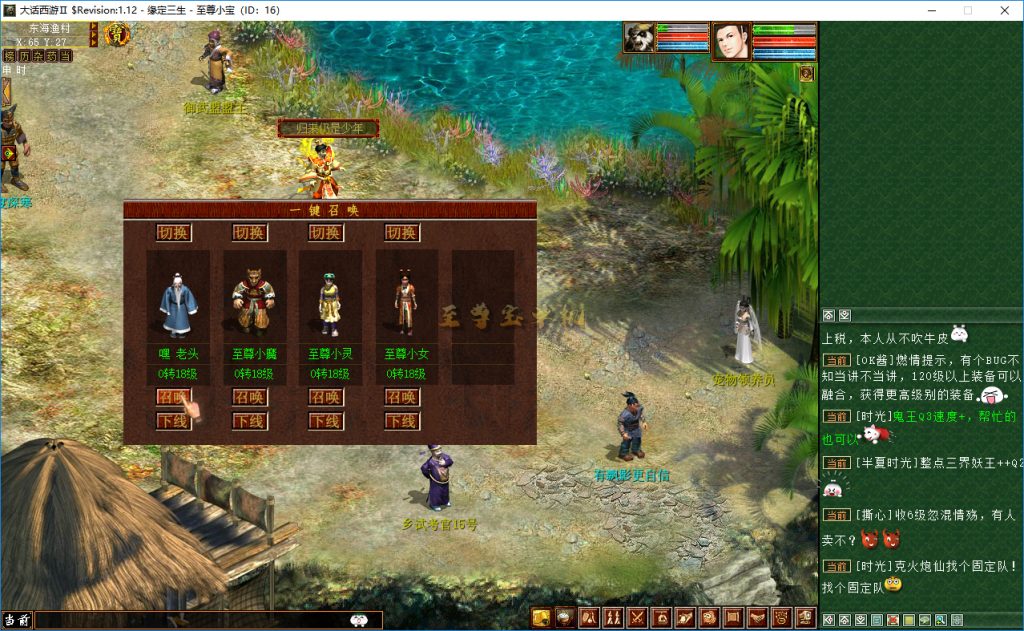Switch the 嘿 老头 slot with 切换
Image resolution: width=1024 pixels, height=631 pixels.
pyautogui.click(x=172, y=233)
